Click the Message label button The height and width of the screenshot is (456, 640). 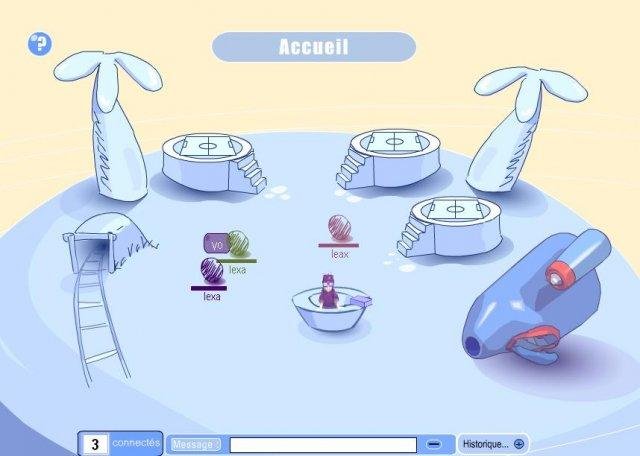tap(193, 444)
